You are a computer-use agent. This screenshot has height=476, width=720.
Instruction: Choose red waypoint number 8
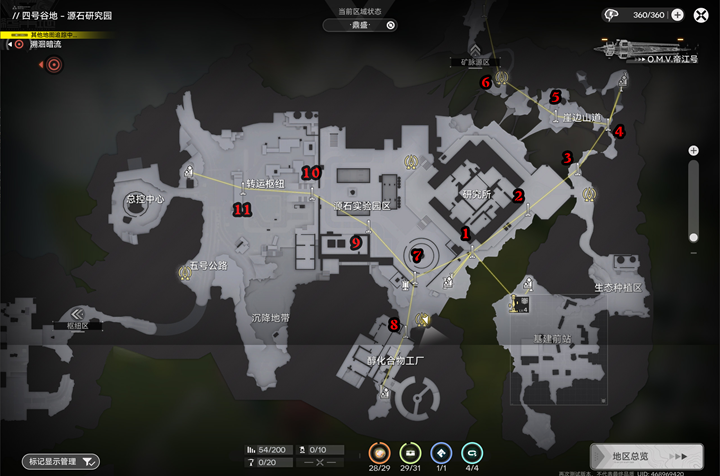pyautogui.click(x=394, y=324)
